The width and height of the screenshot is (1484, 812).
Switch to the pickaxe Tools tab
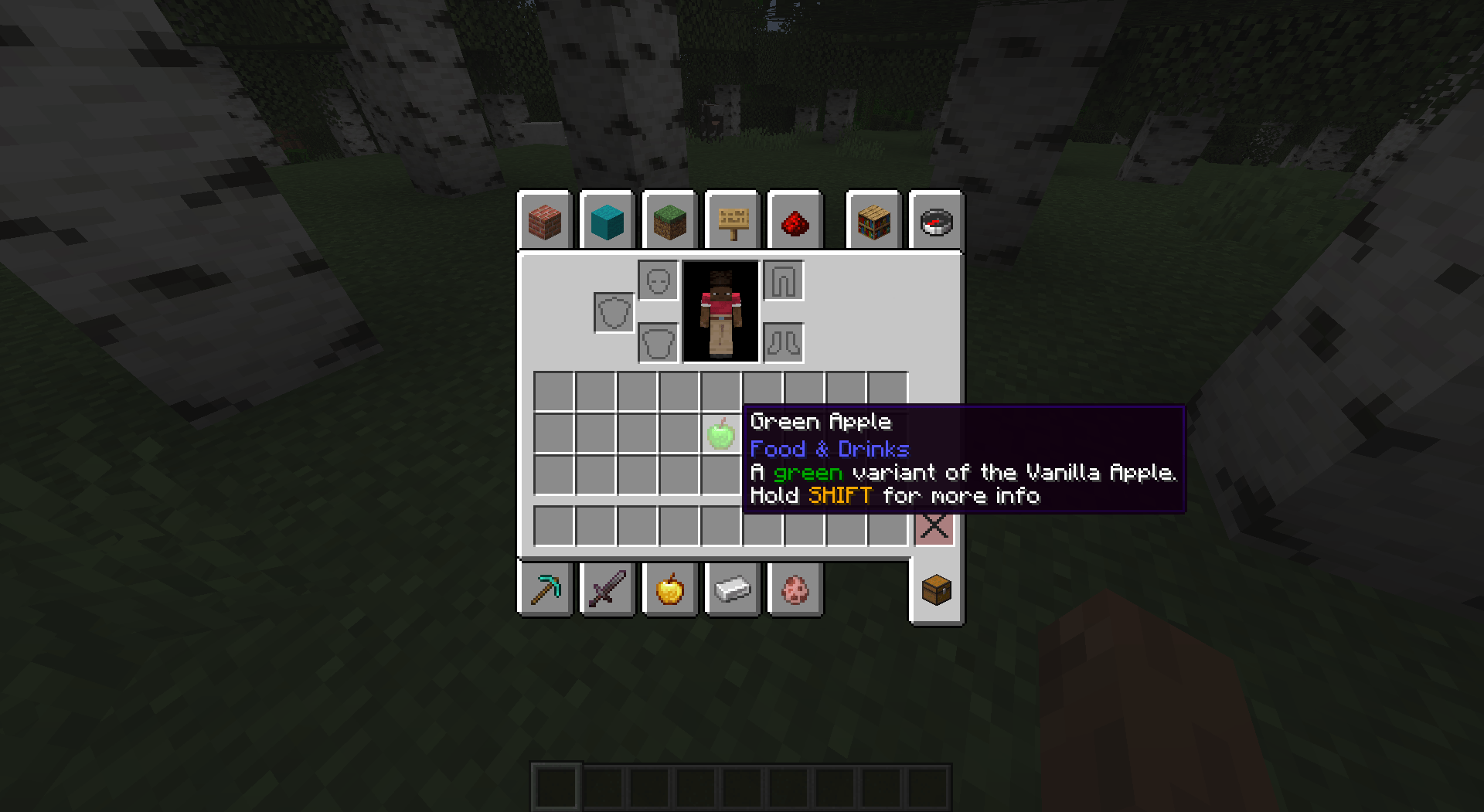click(545, 589)
